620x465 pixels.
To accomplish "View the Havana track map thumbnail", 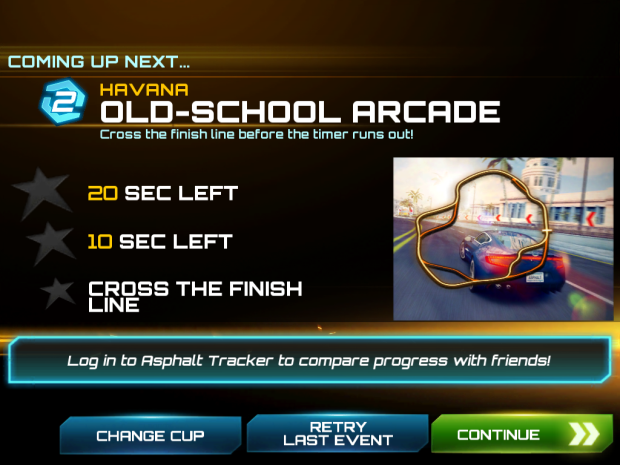I will pos(502,238).
